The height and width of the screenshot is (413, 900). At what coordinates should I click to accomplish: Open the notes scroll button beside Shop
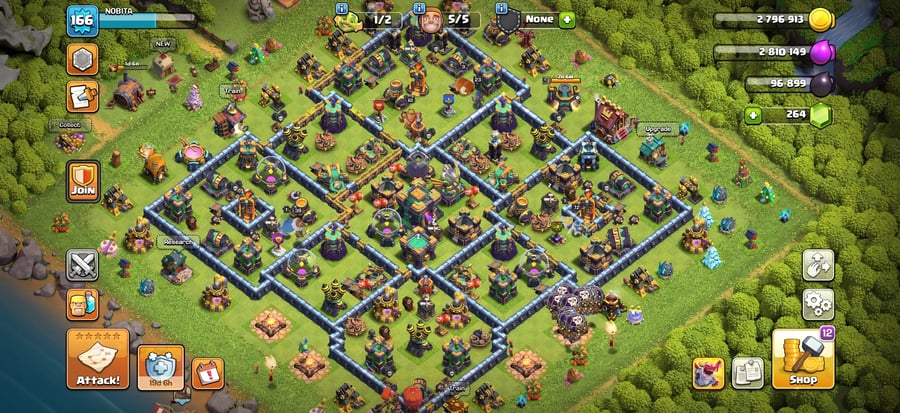point(747,373)
